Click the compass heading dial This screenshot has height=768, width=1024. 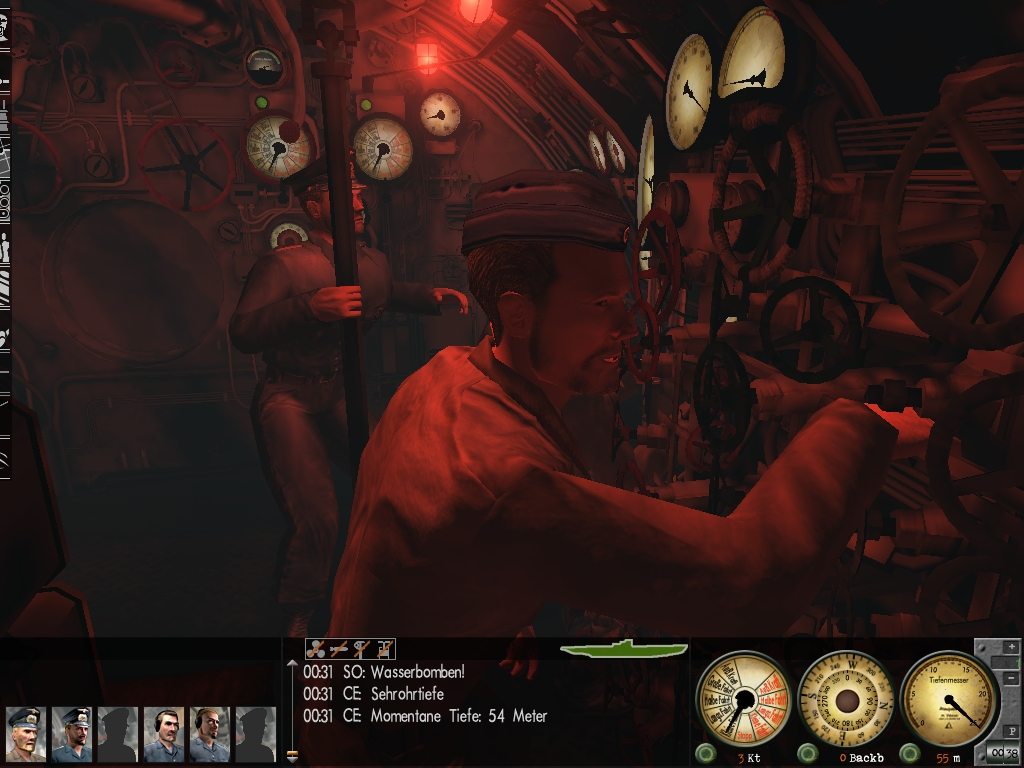pyautogui.click(x=847, y=697)
